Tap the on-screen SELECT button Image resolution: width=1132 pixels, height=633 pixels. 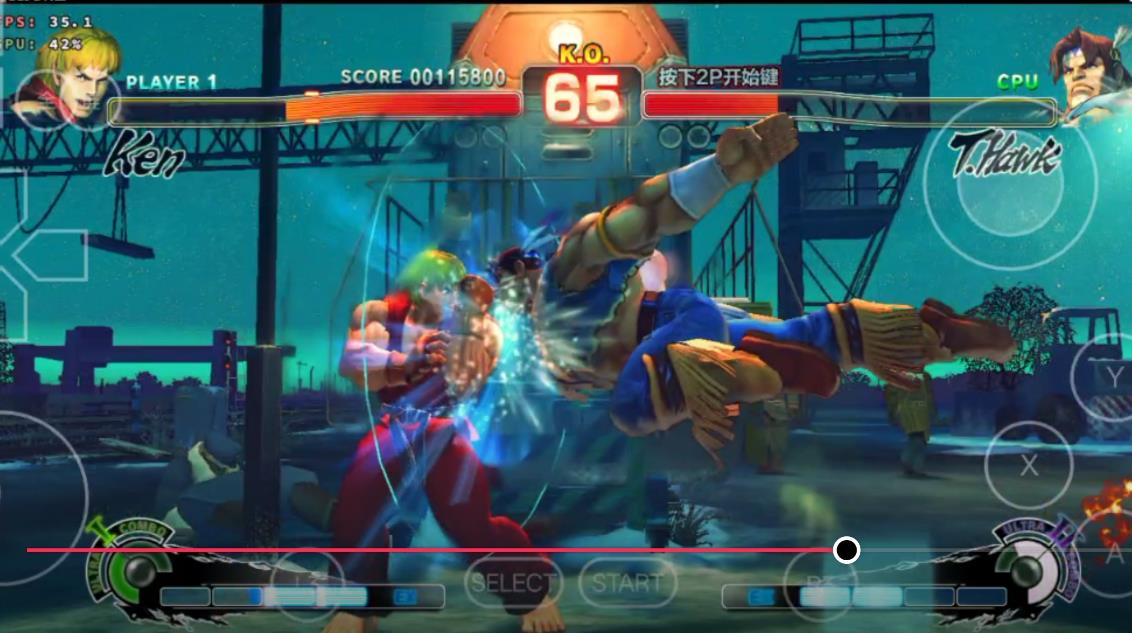pos(512,582)
